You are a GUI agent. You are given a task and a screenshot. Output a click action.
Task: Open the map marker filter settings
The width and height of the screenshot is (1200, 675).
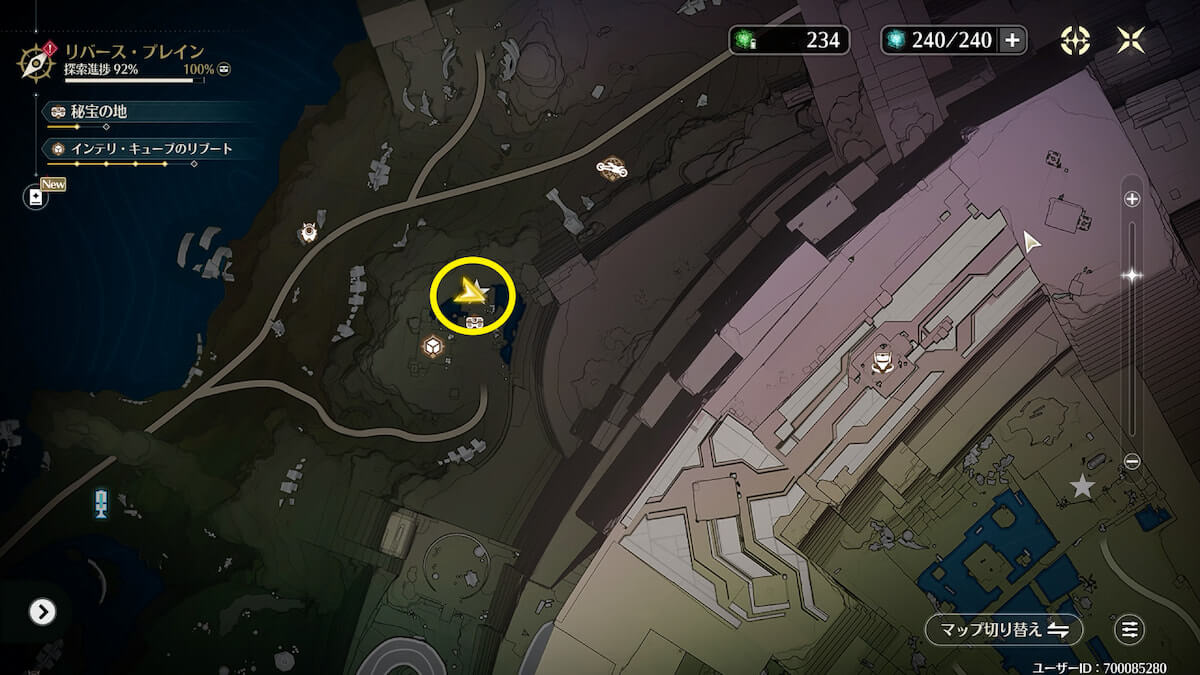coord(1130,630)
